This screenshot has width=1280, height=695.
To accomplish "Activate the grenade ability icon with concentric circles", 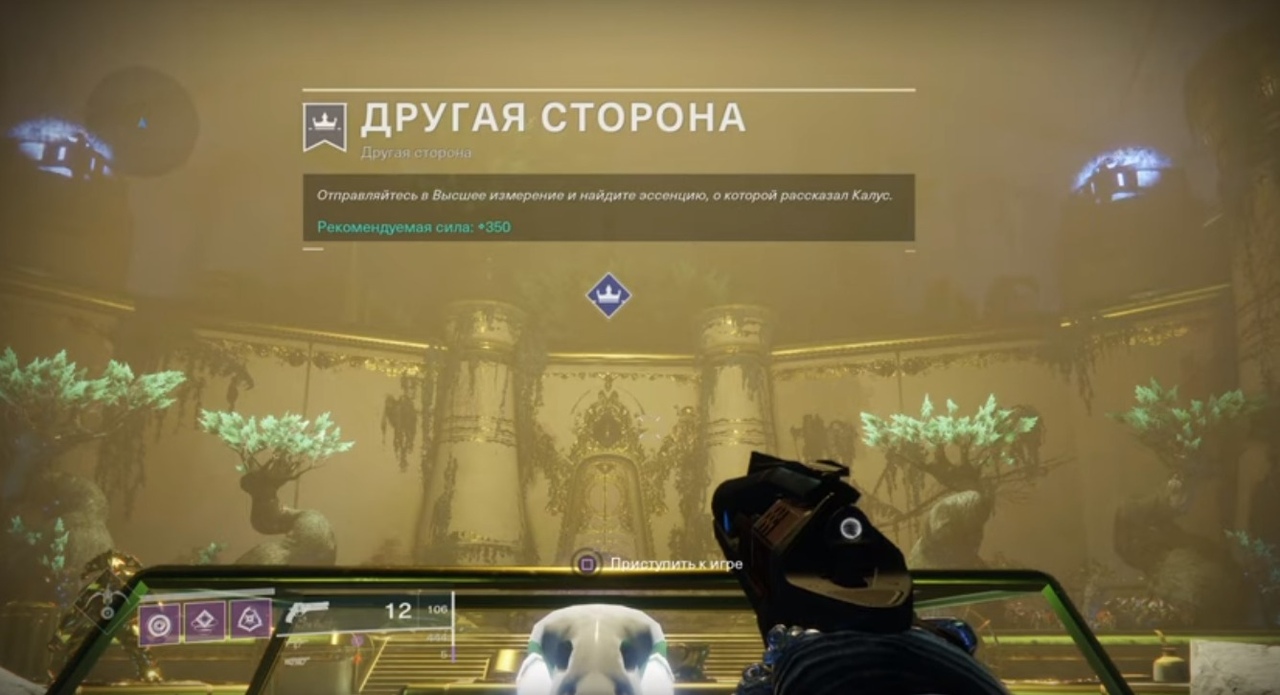I will coord(160,623).
